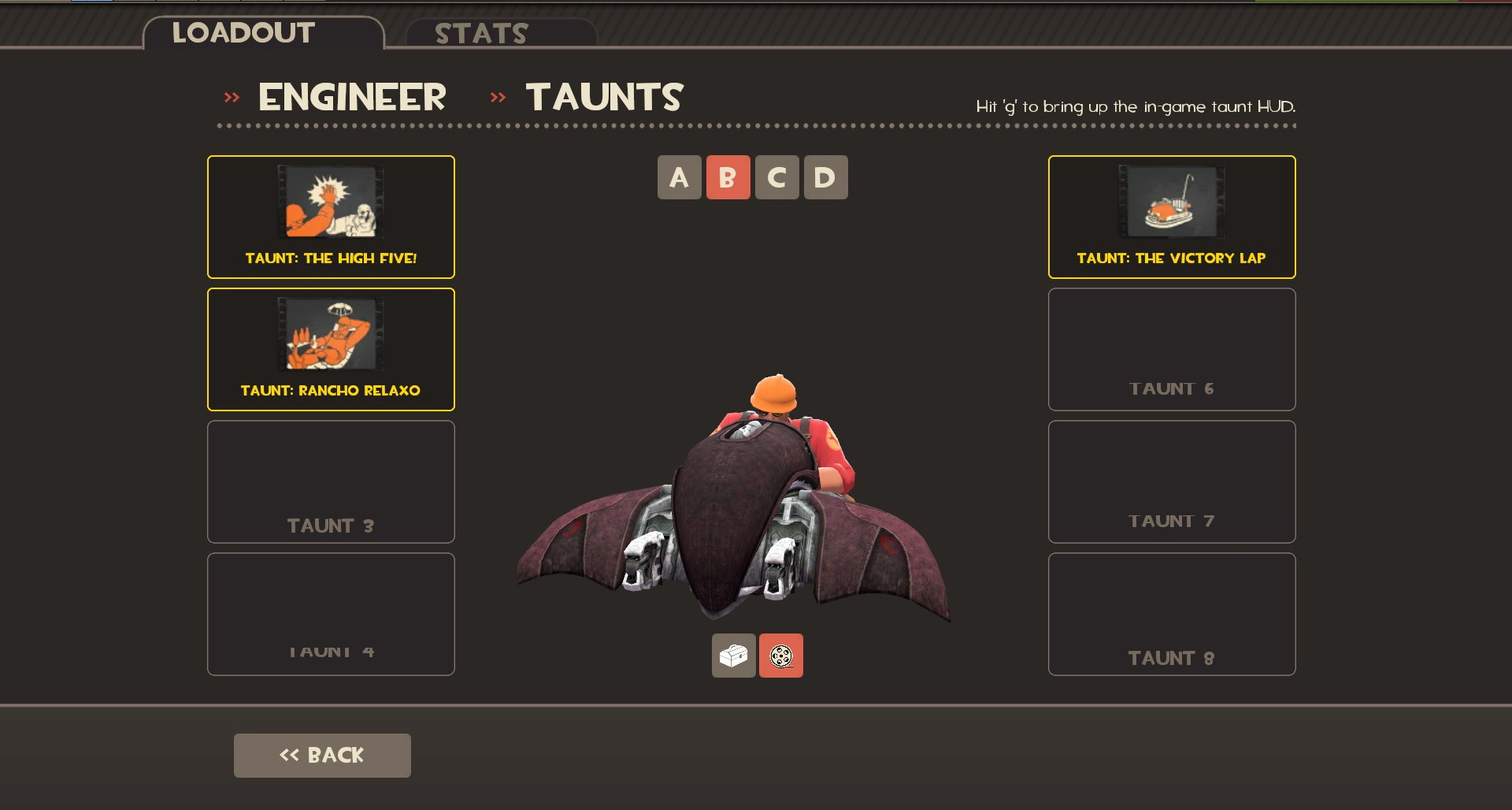The height and width of the screenshot is (810, 1512).
Task: Switch to loadout preset A
Action: click(679, 177)
